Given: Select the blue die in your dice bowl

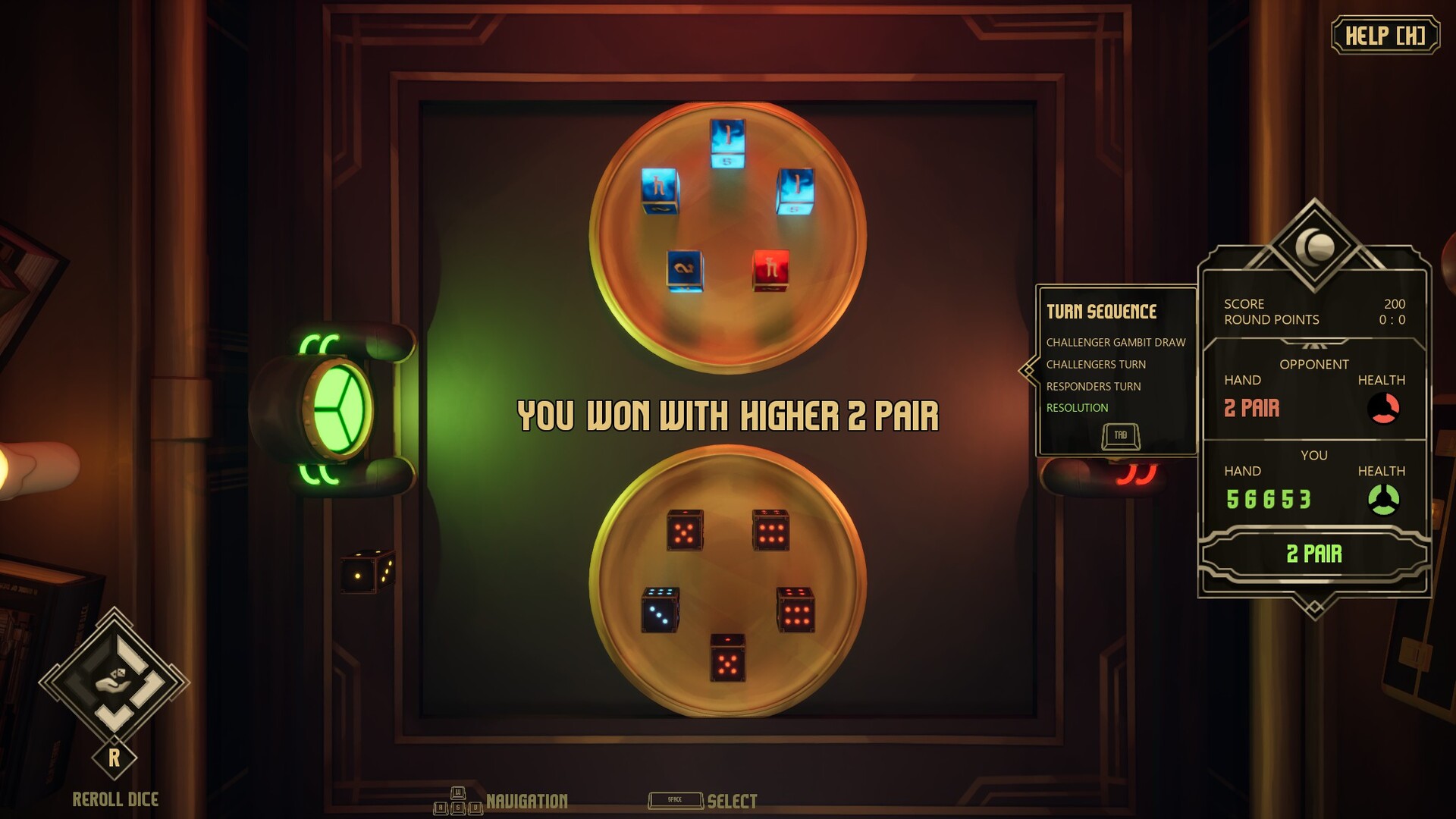Looking at the screenshot, I should (x=659, y=614).
